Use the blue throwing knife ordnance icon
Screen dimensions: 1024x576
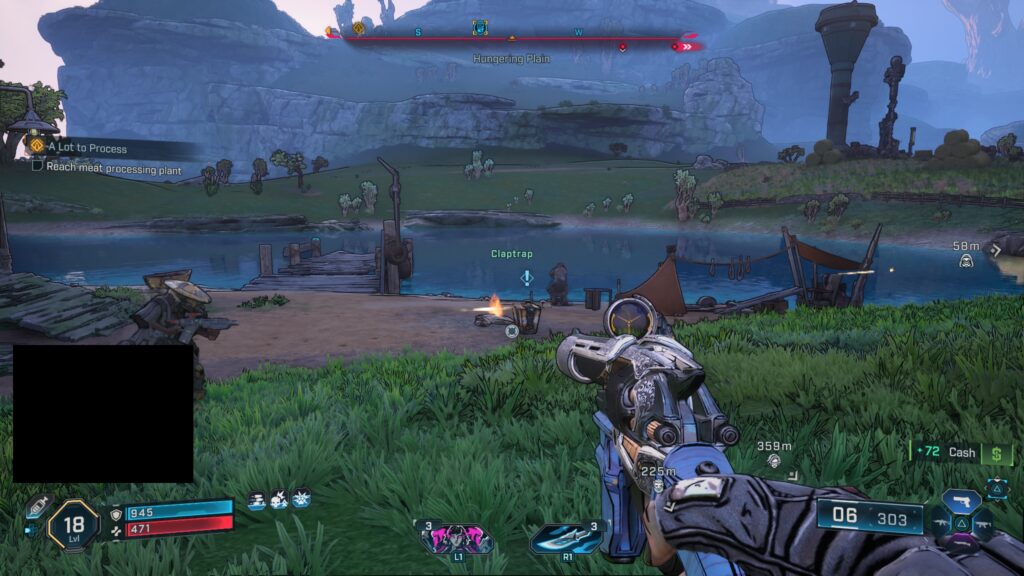pyautogui.click(x=565, y=538)
